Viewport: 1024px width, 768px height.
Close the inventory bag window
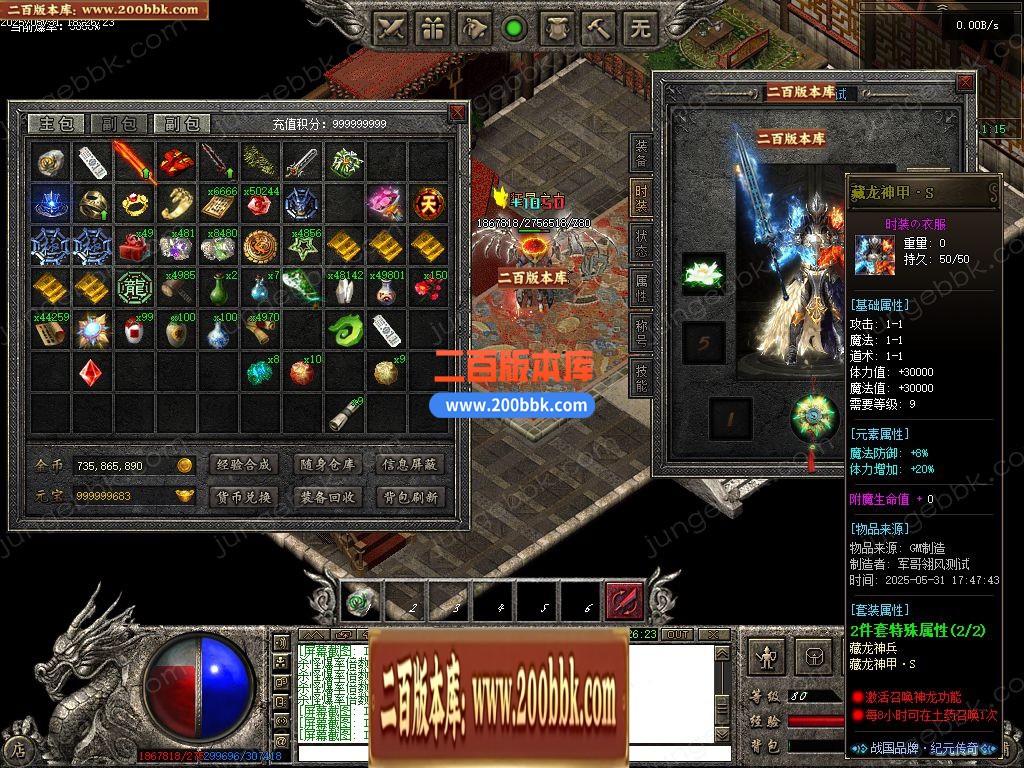click(x=457, y=112)
